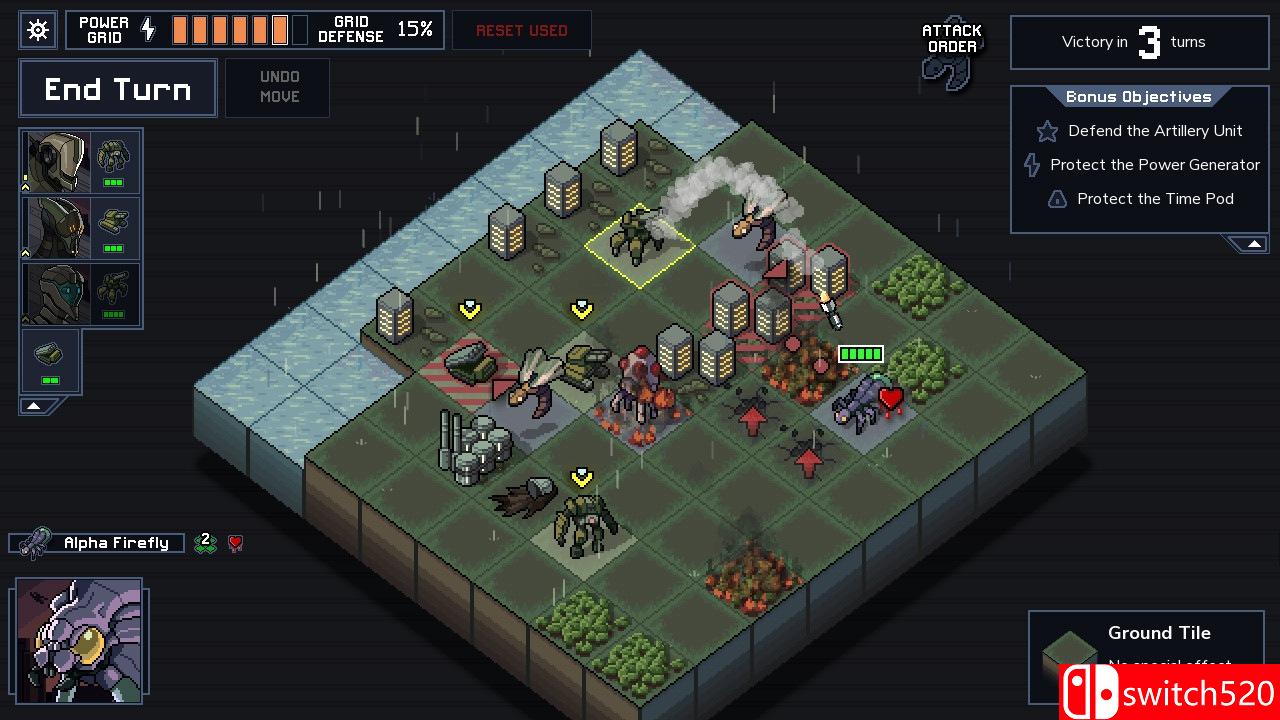Click the Artillery mech weapon icon

tap(114, 288)
